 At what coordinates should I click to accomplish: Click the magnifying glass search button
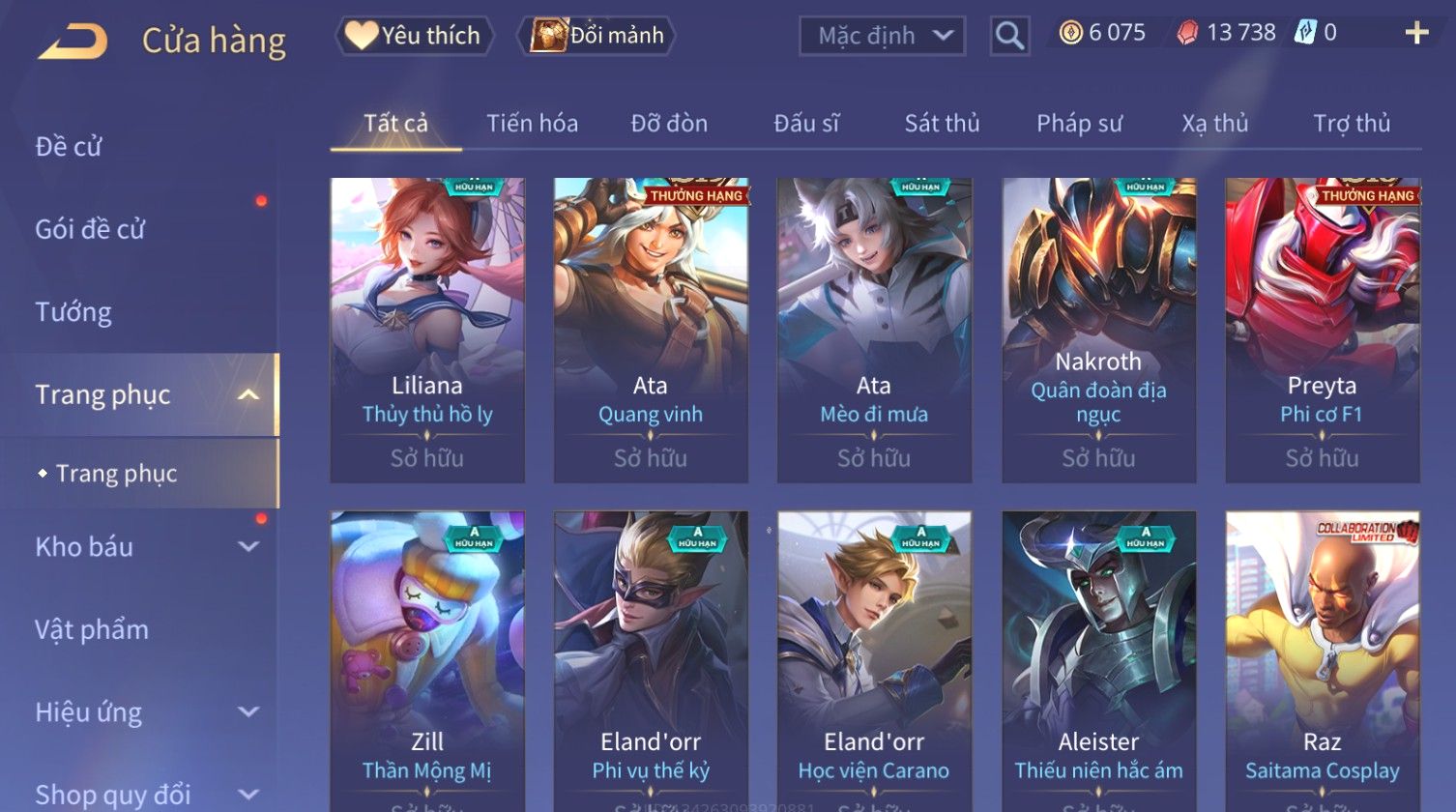coord(1009,37)
